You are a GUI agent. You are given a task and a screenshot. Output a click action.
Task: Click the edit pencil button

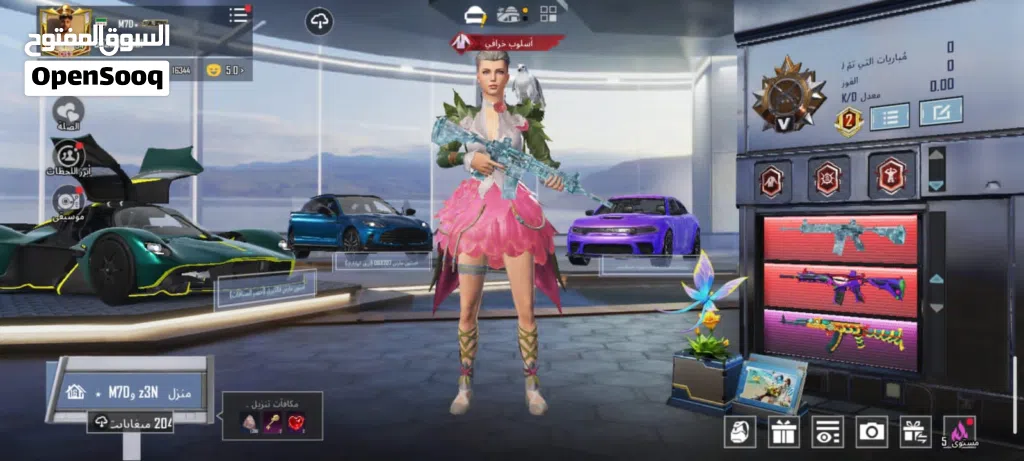[941, 111]
